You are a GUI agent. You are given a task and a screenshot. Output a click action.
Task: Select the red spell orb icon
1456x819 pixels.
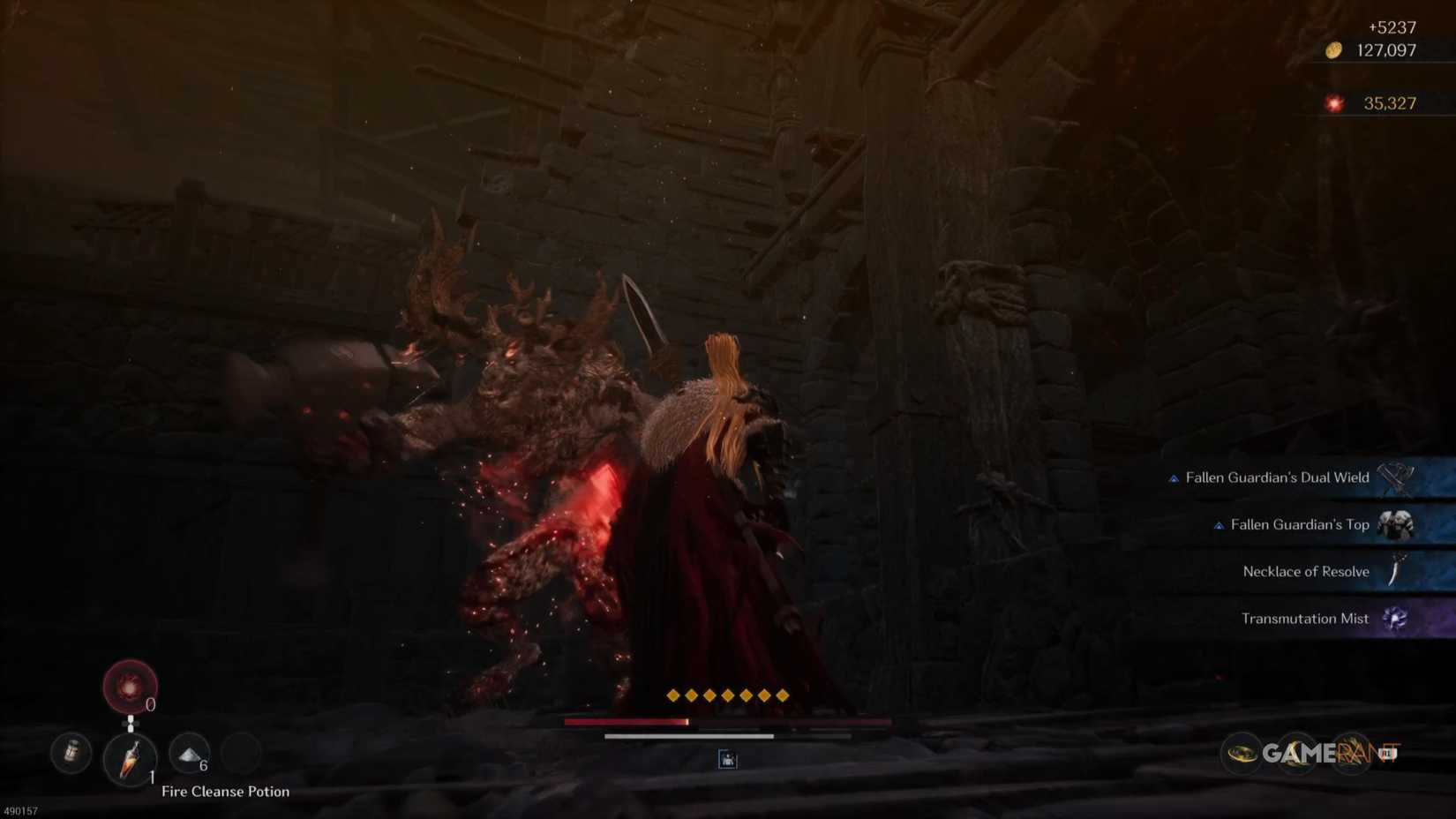tap(131, 687)
